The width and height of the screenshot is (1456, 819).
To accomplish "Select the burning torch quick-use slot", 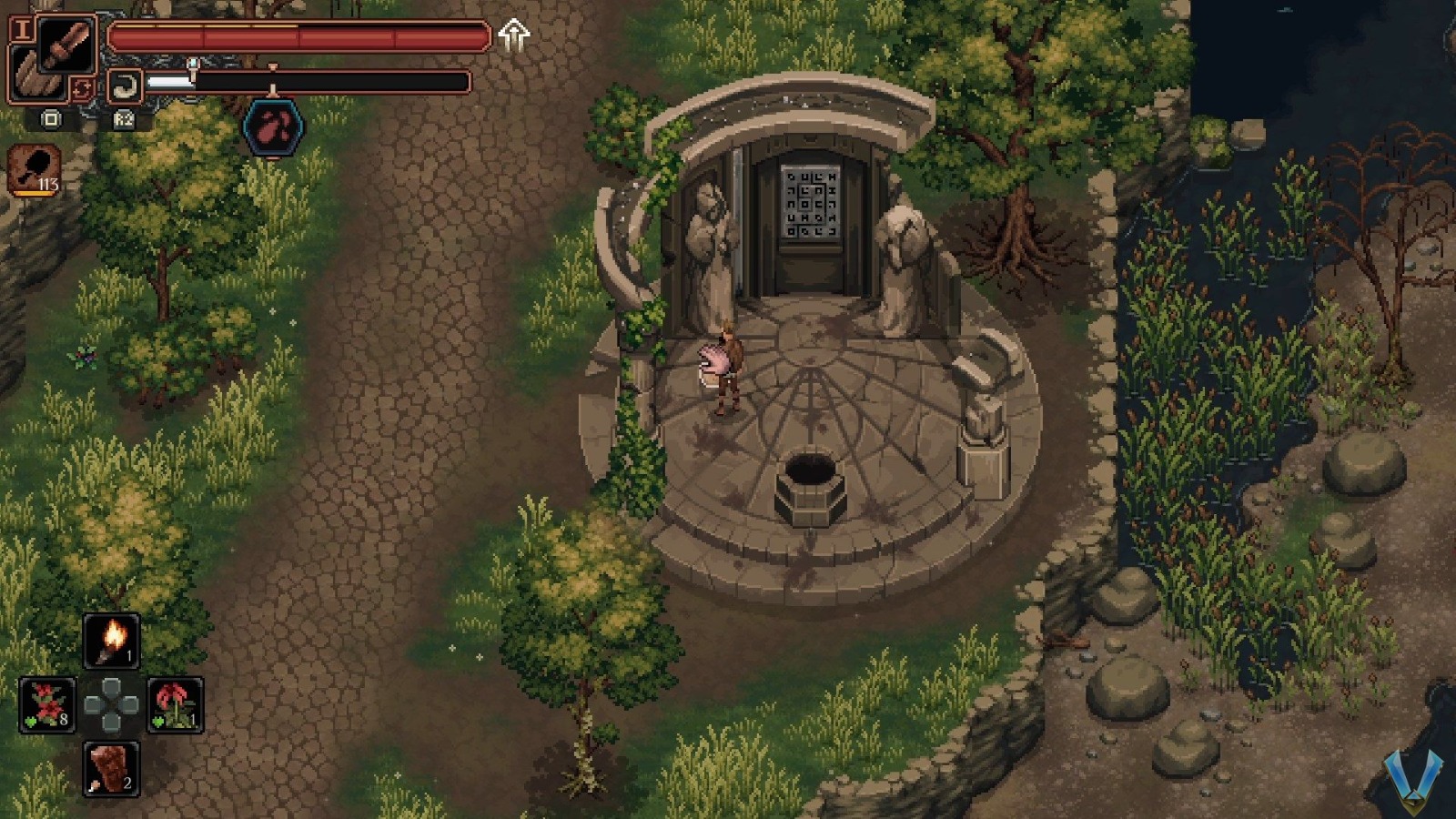I will tap(111, 638).
